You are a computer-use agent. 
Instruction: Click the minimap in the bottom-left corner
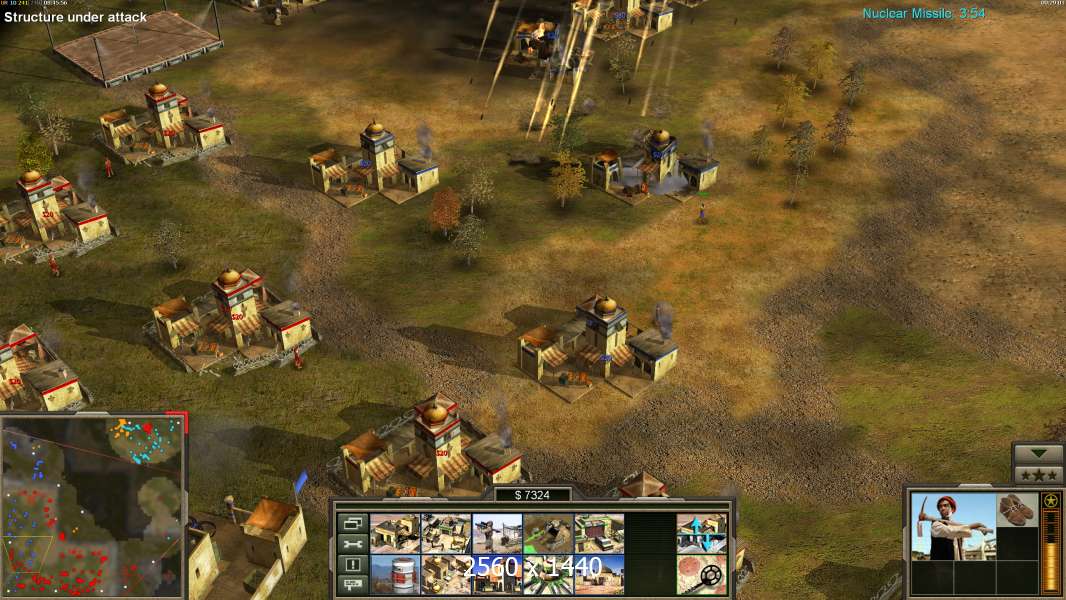pyautogui.click(x=93, y=506)
